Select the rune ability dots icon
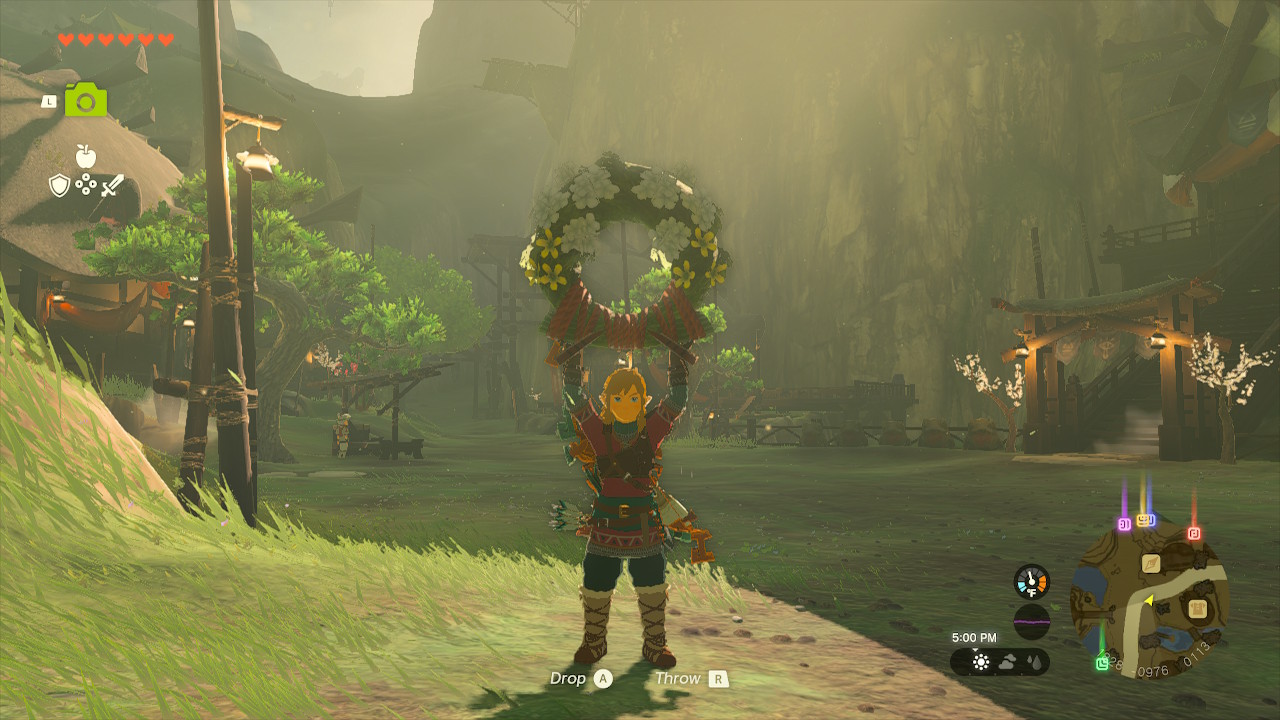1280x720 pixels. click(86, 185)
